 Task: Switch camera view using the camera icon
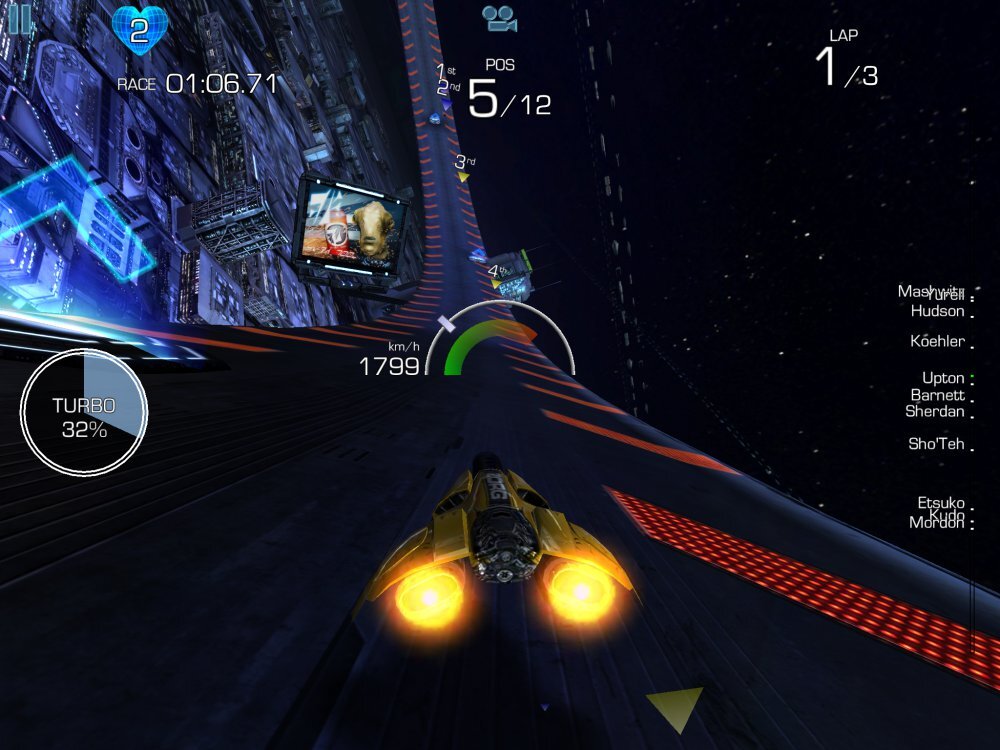[x=497, y=17]
